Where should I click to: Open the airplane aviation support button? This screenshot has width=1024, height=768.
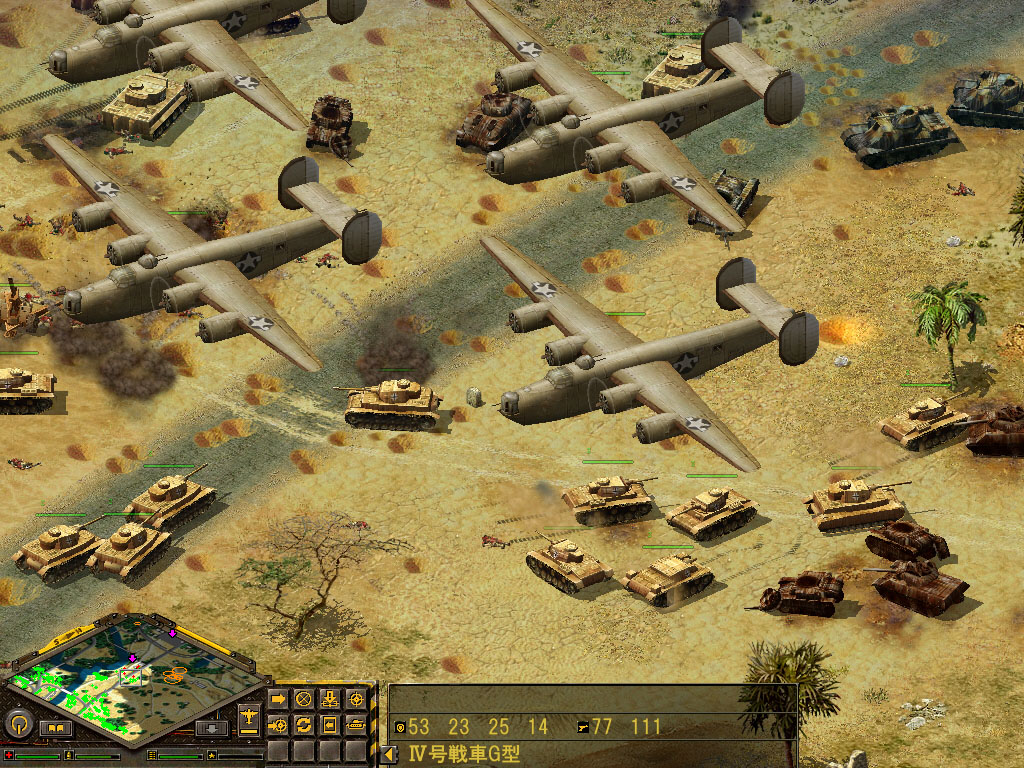(x=249, y=717)
